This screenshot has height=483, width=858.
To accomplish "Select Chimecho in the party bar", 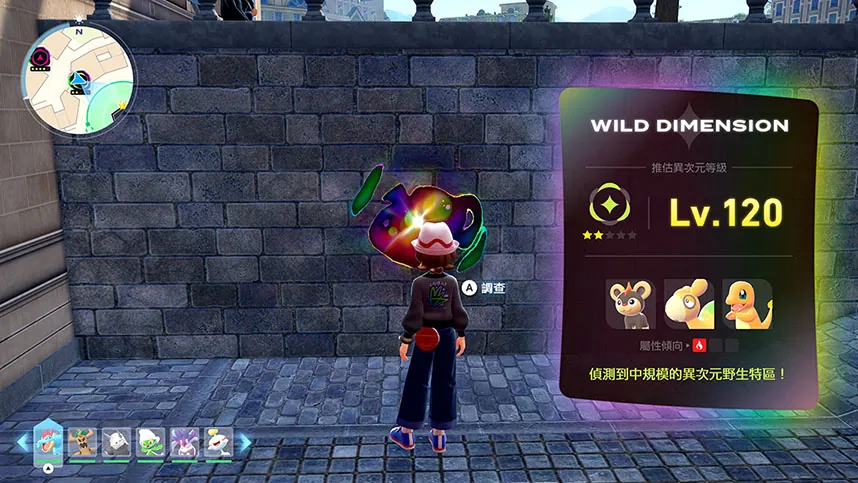I will click(x=217, y=441).
